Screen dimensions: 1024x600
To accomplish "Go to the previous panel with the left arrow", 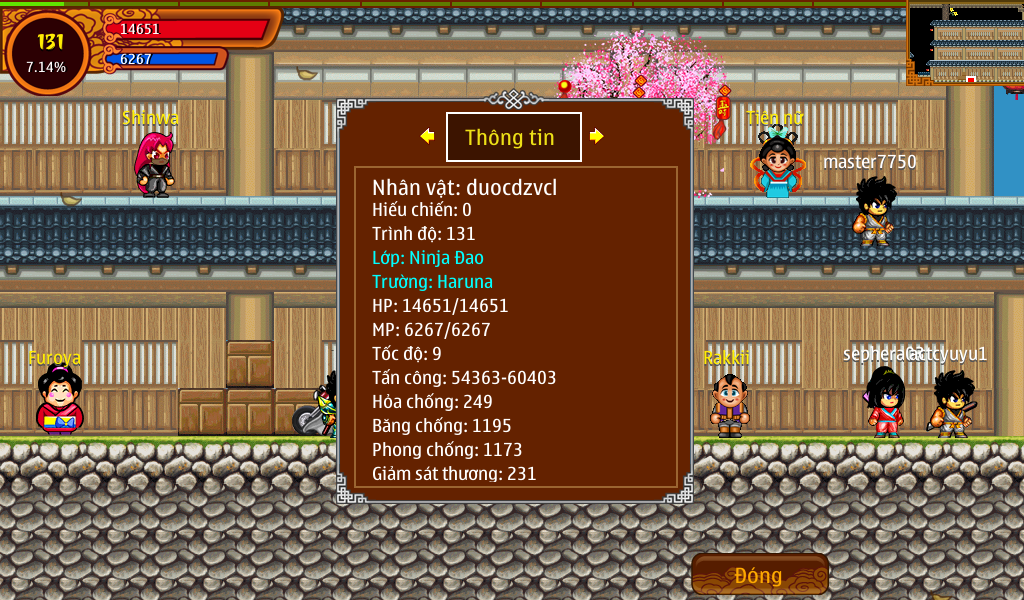I will 427,136.
